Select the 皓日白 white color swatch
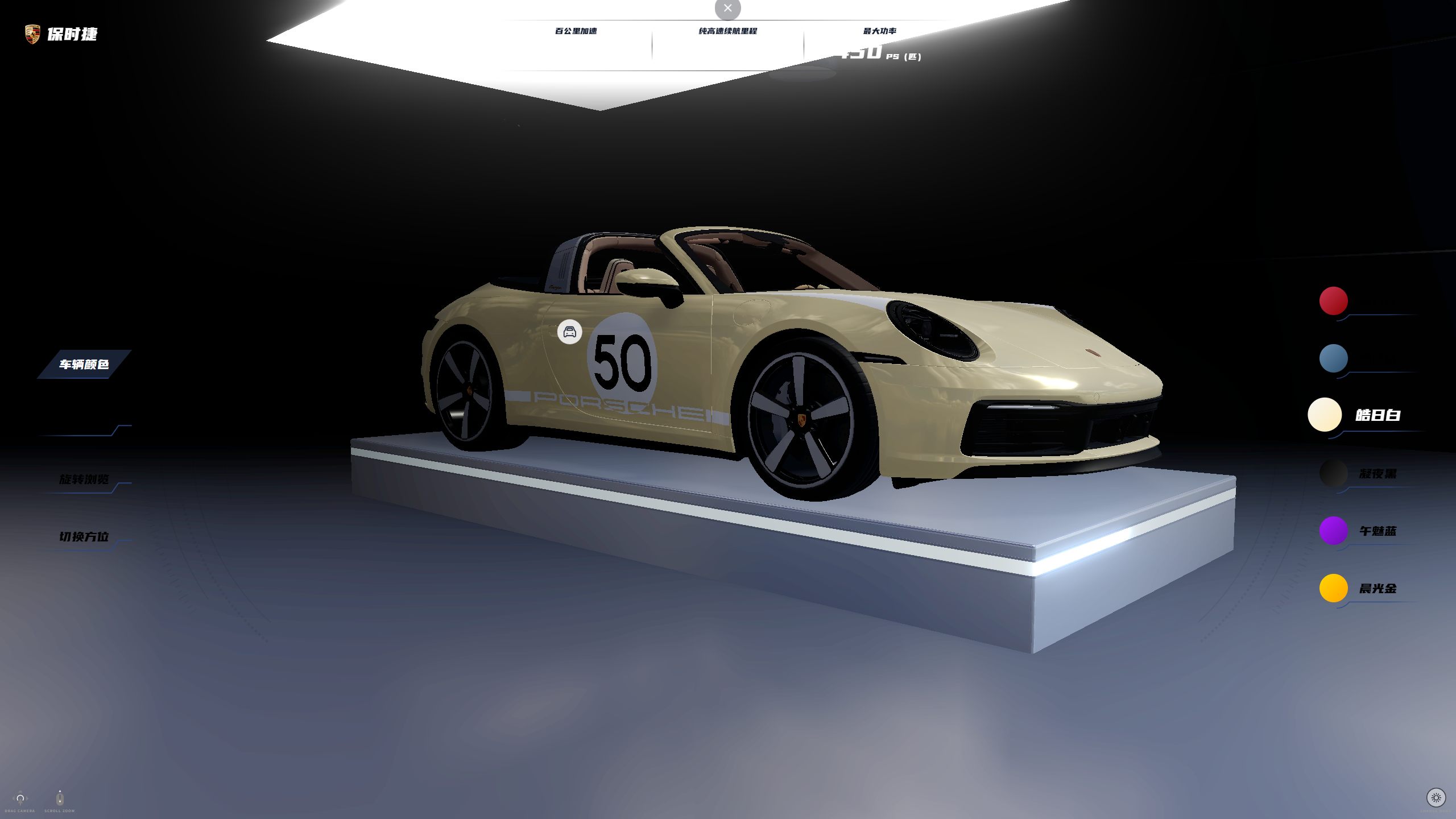This screenshot has height=819, width=1456. (1325, 415)
